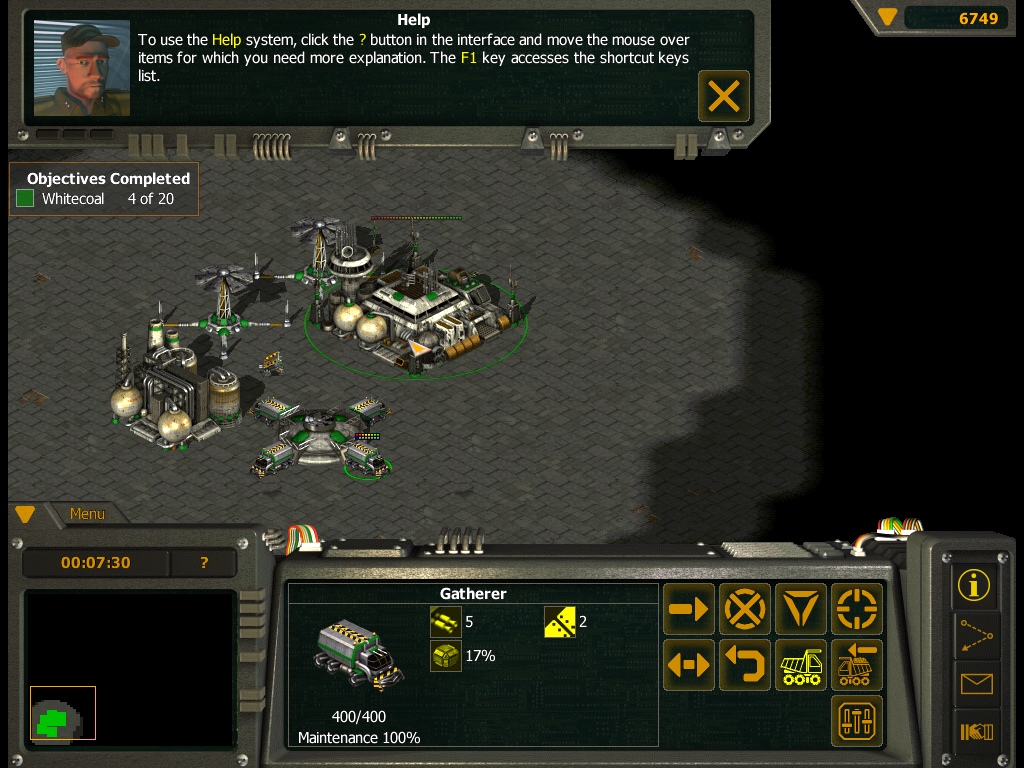The height and width of the screenshot is (768, 1024).
Task: Show the waypoint path button
Action: 974,635
